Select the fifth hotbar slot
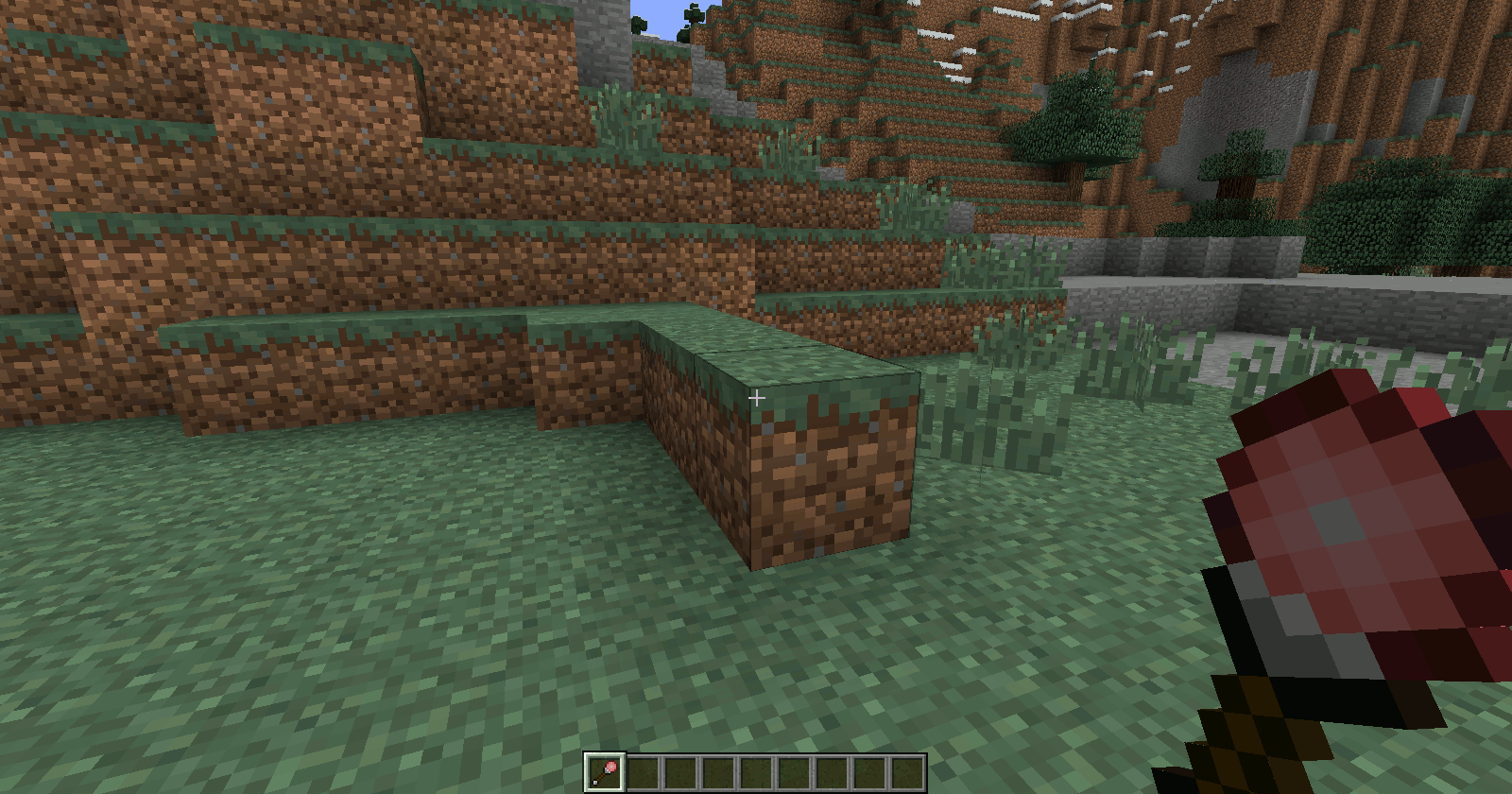This screenshot has height=794, width=1512. [x=754, y=772]
